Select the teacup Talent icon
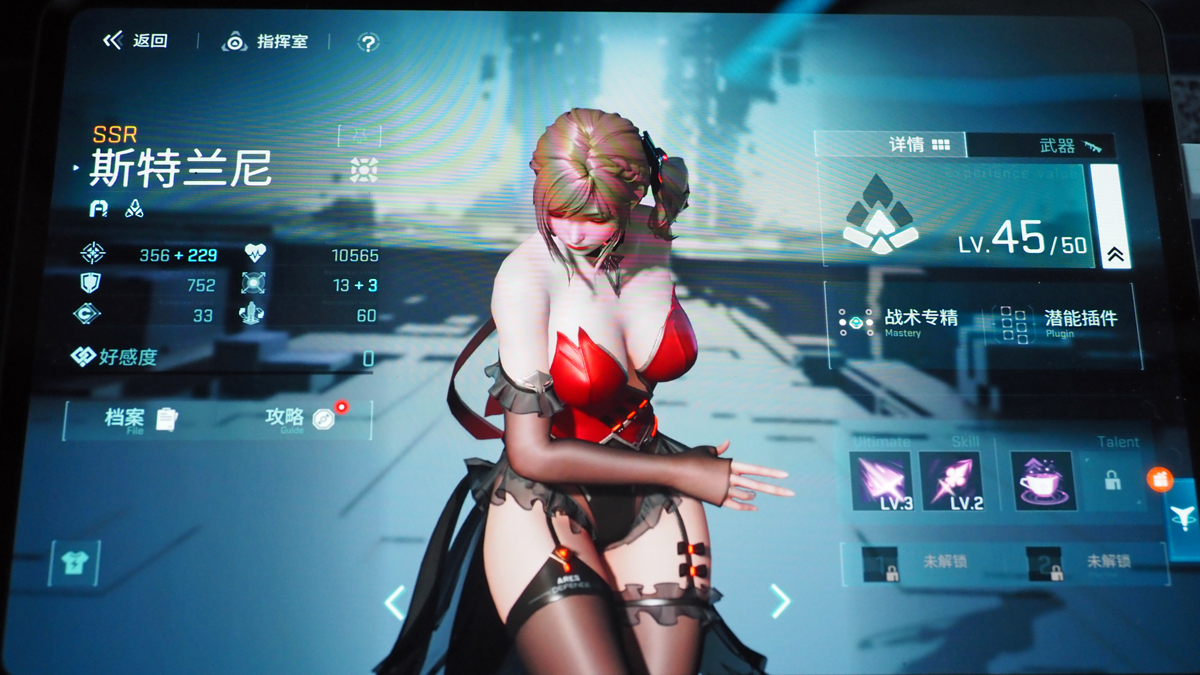This screenshot has height=675, width=1200. pyautogui.click(x=1042, y=481)
